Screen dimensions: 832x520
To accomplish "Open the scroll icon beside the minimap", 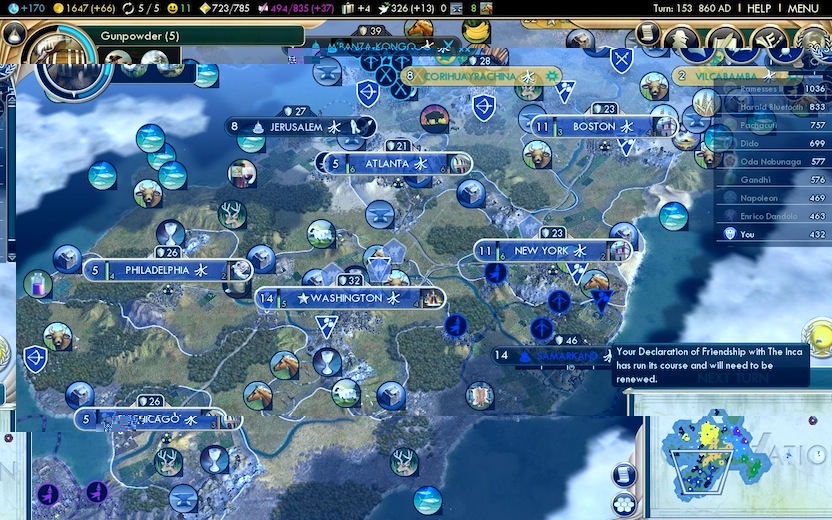I will (x=623, y=475).
